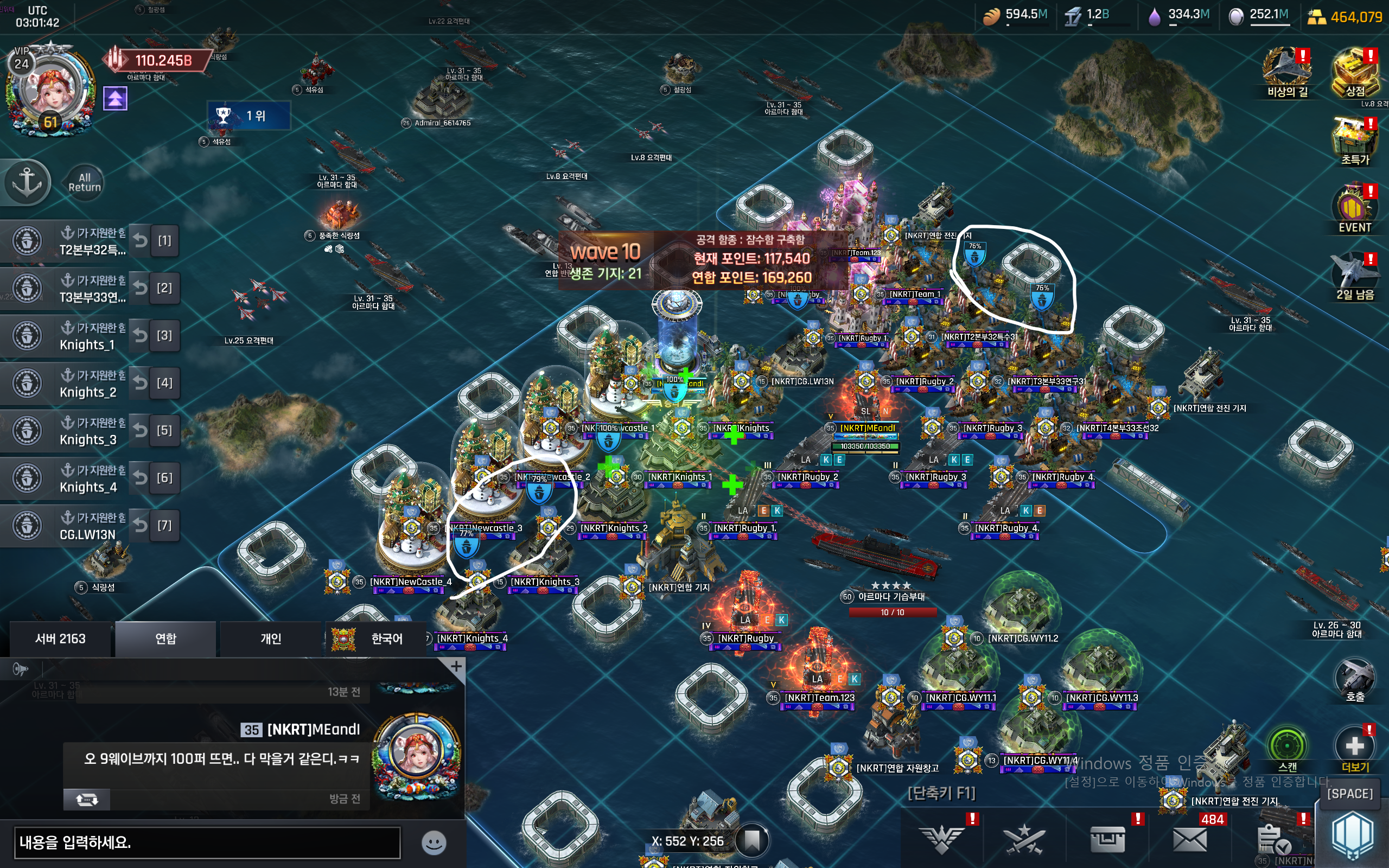Activate the 스캔 radar scan button
Image resolution: width=1389 pixels, height=868 pixels.
tap(1287, 748)
